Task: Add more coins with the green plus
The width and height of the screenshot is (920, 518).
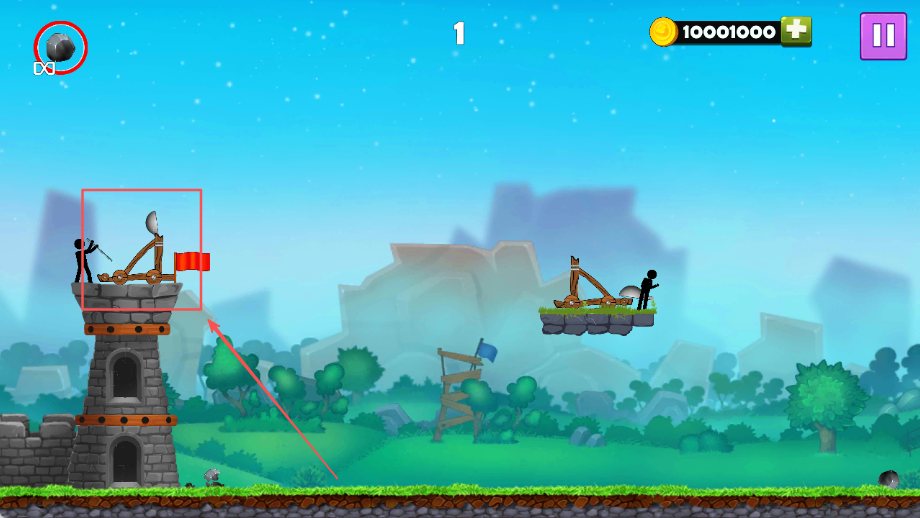Action: tap(796, 31)
